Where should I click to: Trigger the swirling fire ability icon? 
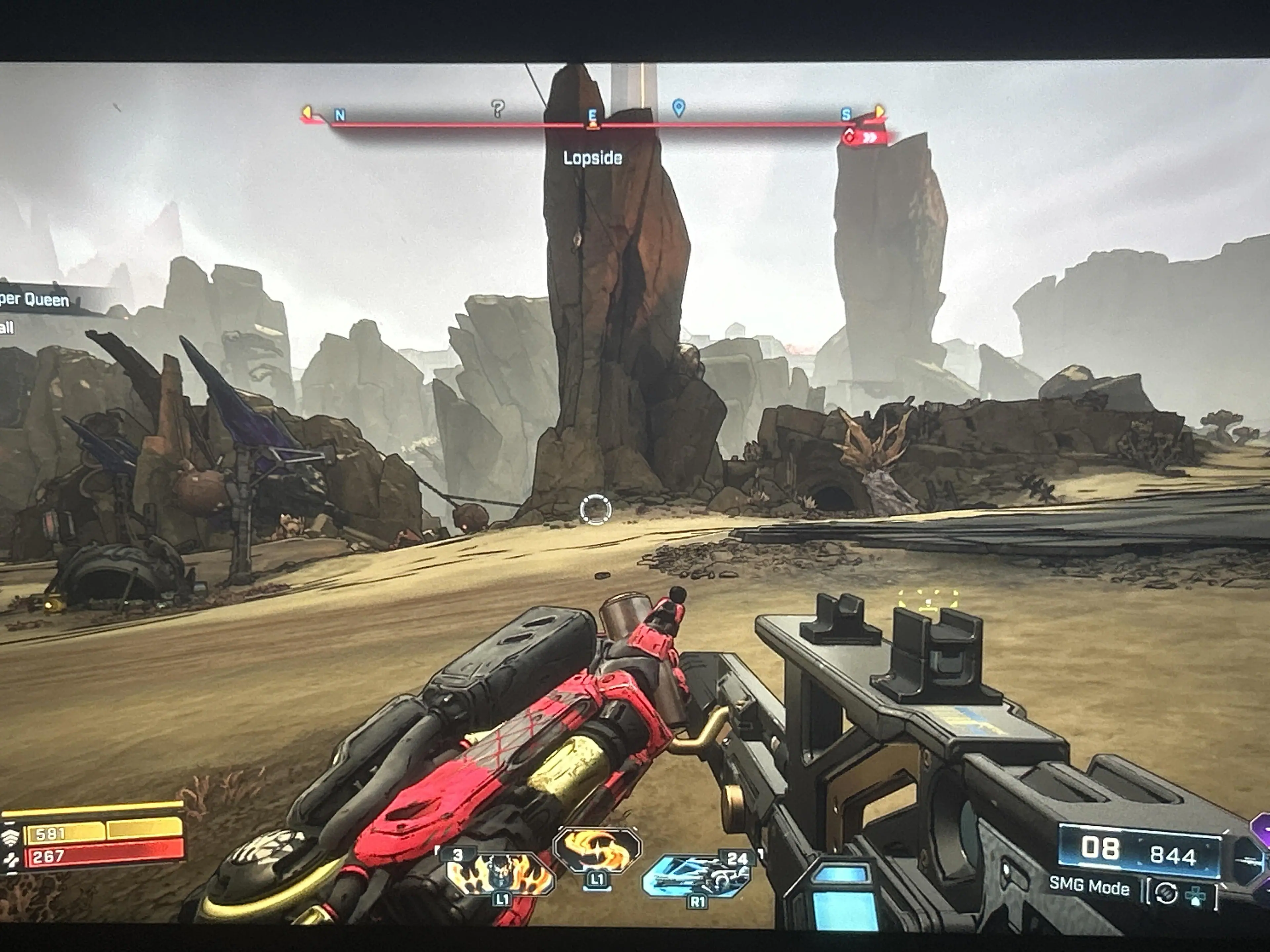tap(596, 849)
